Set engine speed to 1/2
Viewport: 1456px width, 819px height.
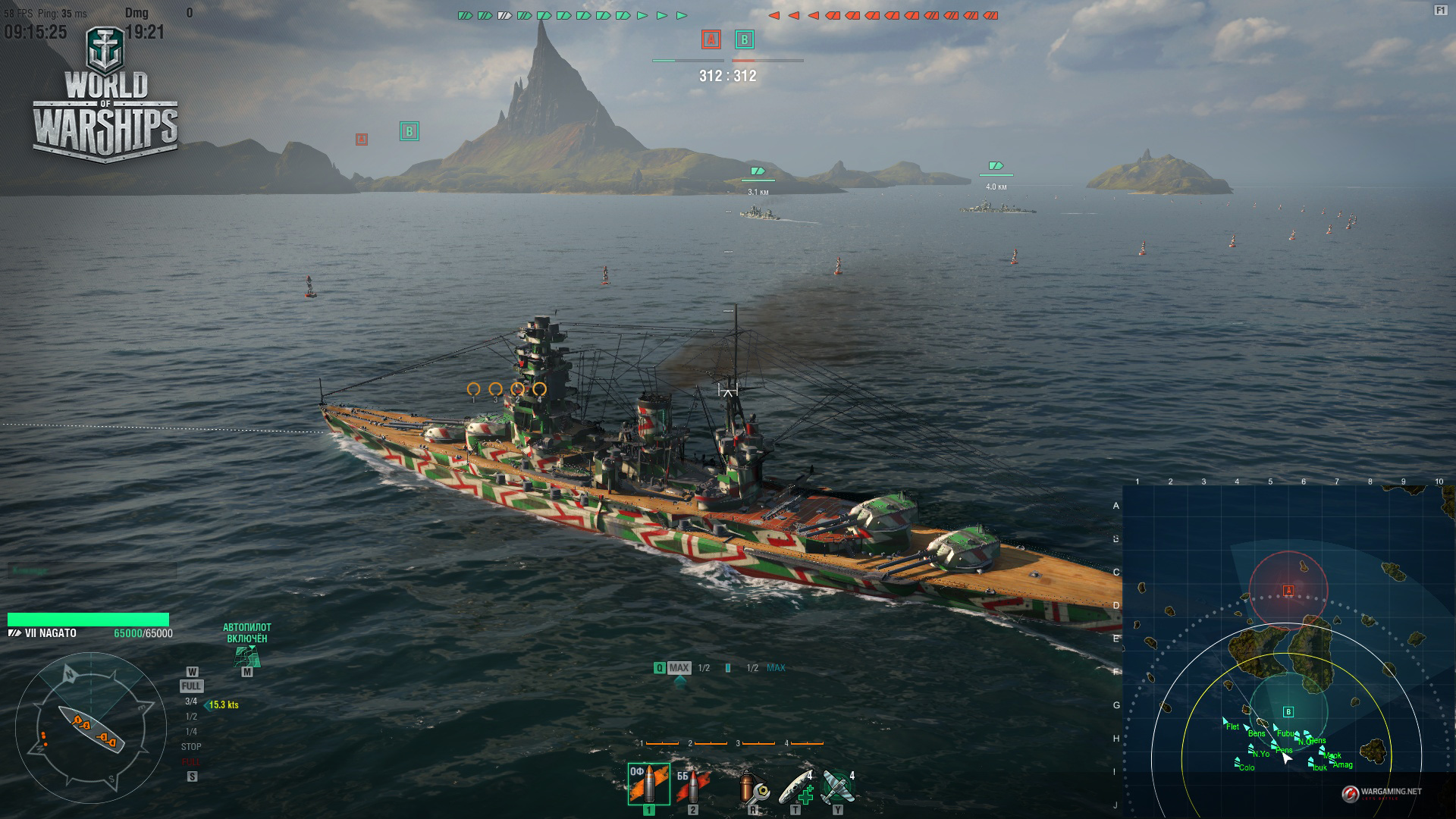coord(191,717)
